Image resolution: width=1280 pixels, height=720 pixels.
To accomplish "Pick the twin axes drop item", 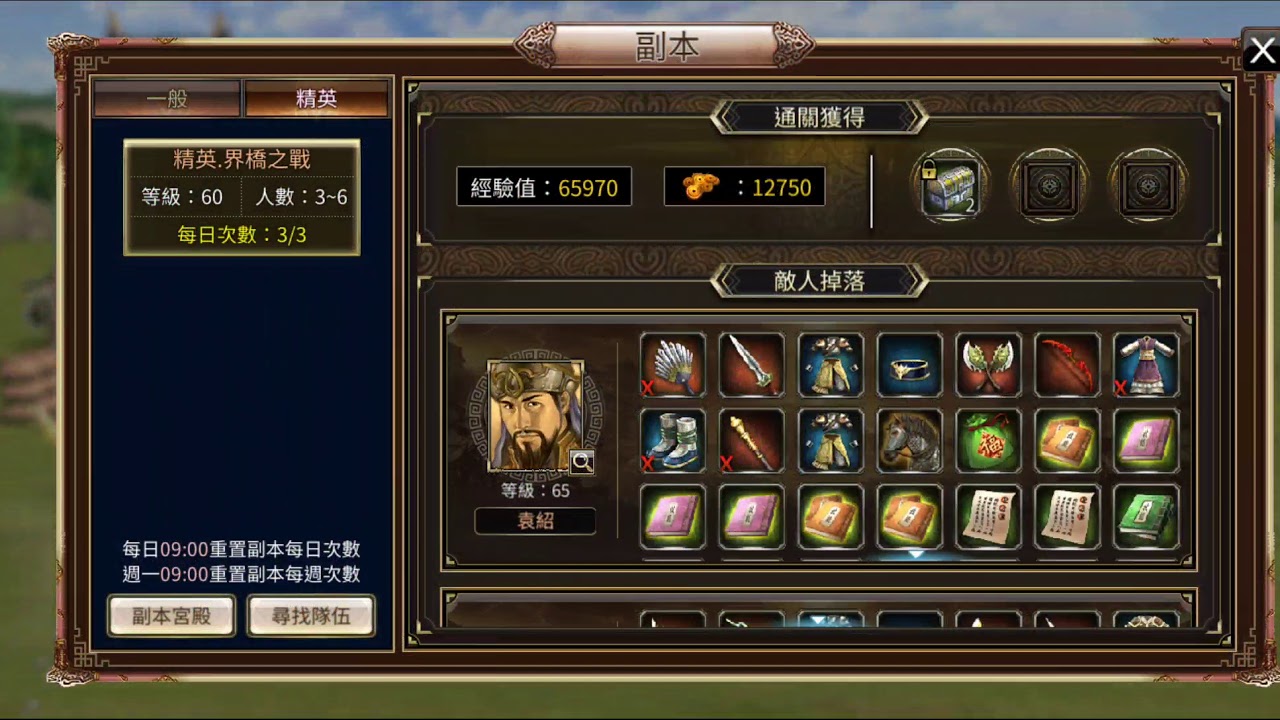I will pos(989,365).
